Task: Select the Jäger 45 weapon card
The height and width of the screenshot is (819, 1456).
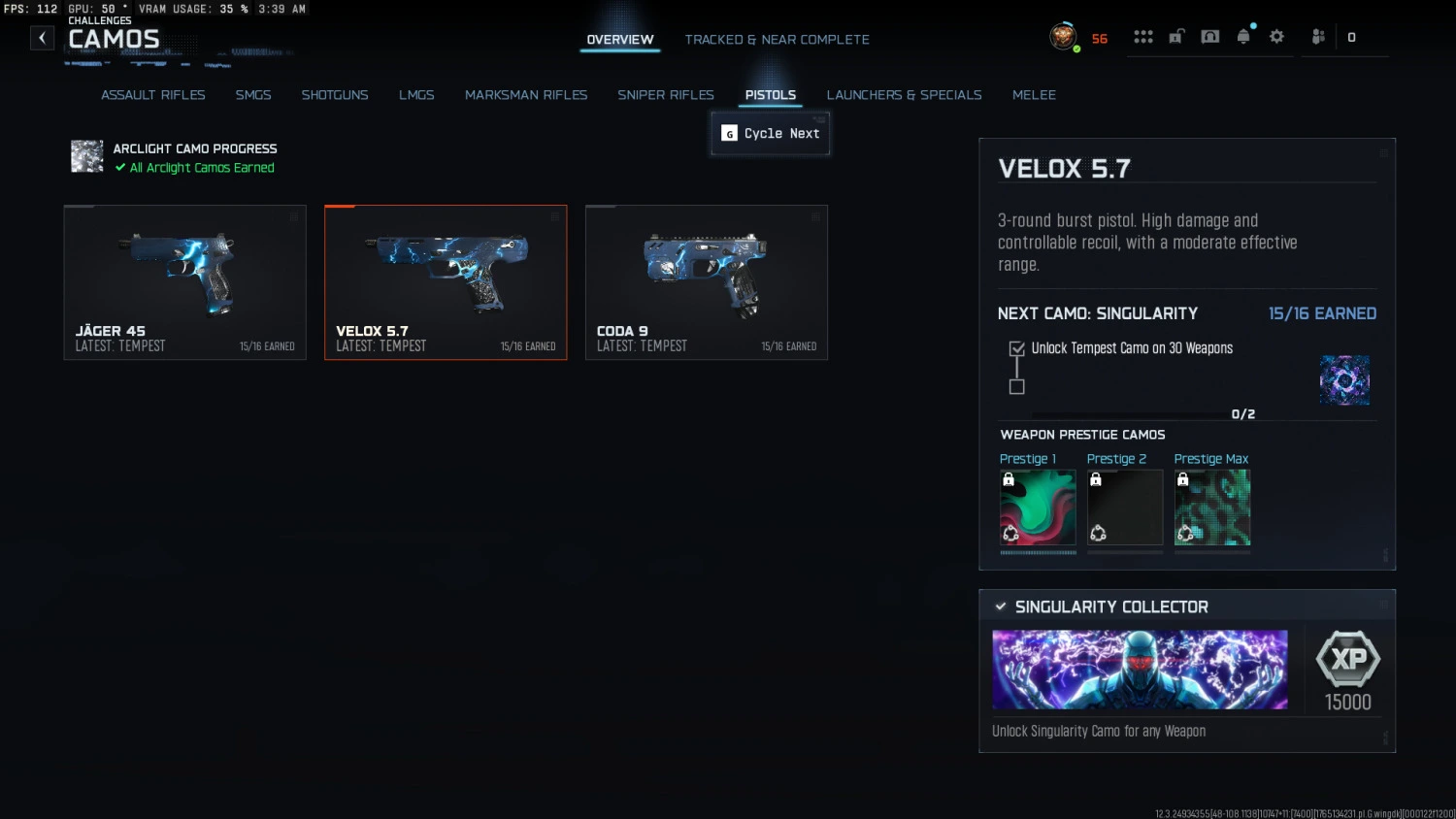Action: pyautogui.click(x=184, y=281)
